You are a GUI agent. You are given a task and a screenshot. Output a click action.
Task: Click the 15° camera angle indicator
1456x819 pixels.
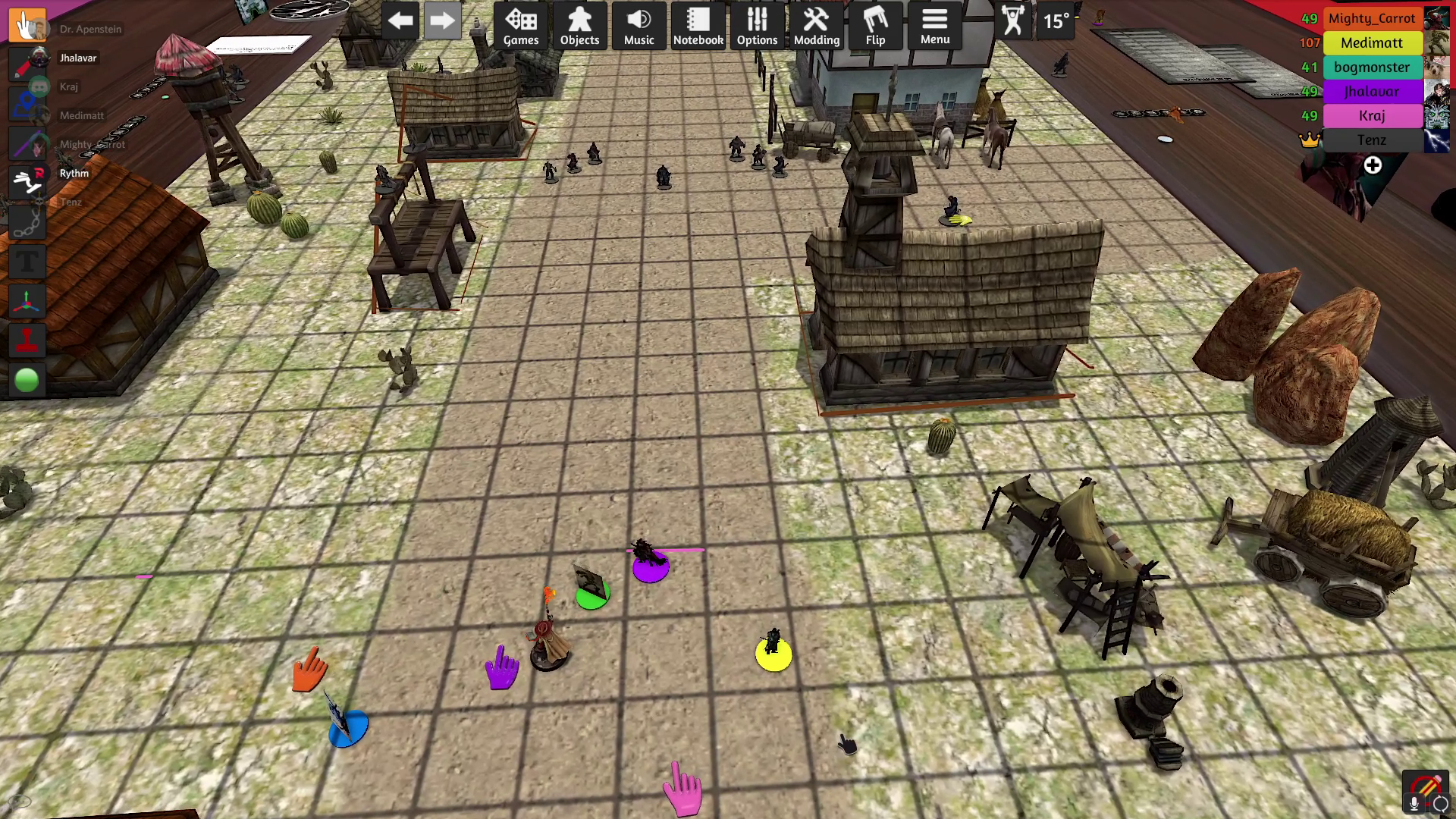click(x=1056, y=21)
